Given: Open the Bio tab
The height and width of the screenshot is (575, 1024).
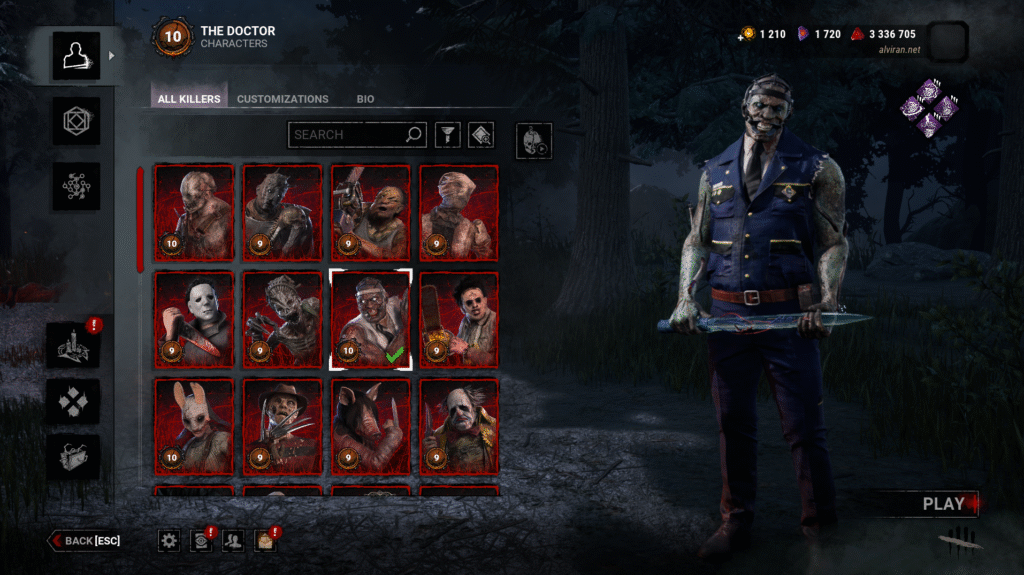Looking at the screenshot, I should 365,99.
